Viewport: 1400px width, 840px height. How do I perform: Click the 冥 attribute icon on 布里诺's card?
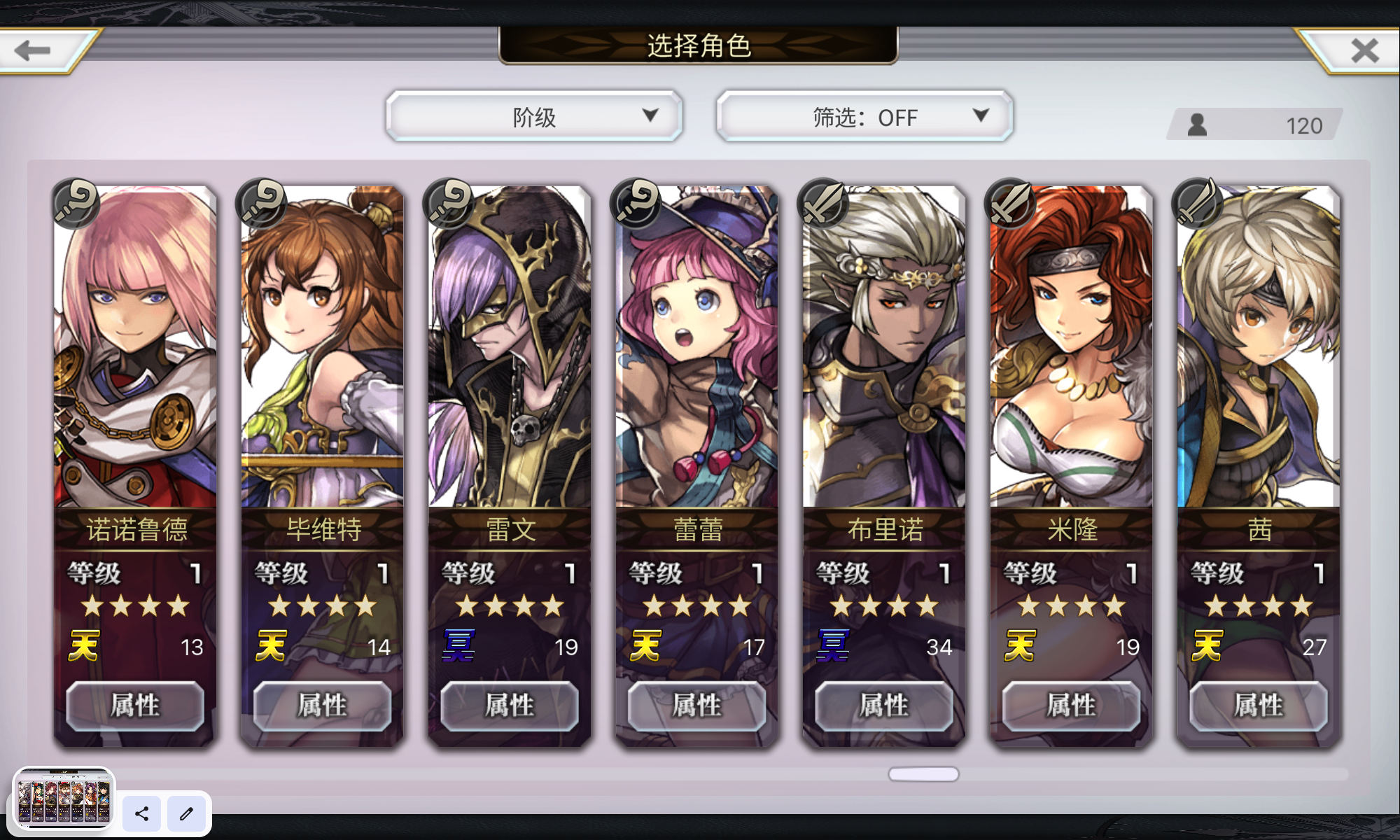(834, 645)
